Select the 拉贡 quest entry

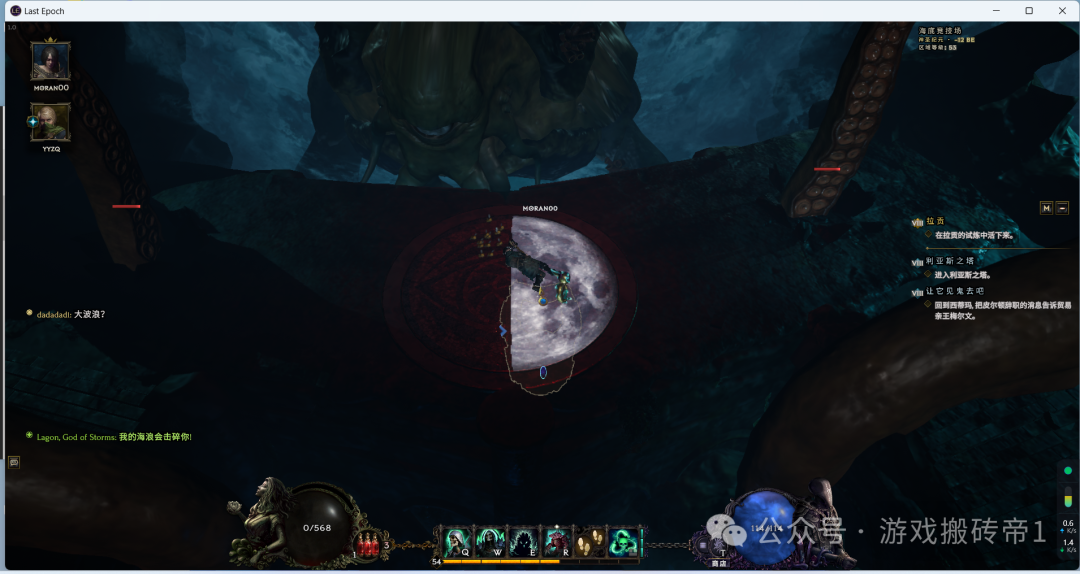click(x=936, y=222)
